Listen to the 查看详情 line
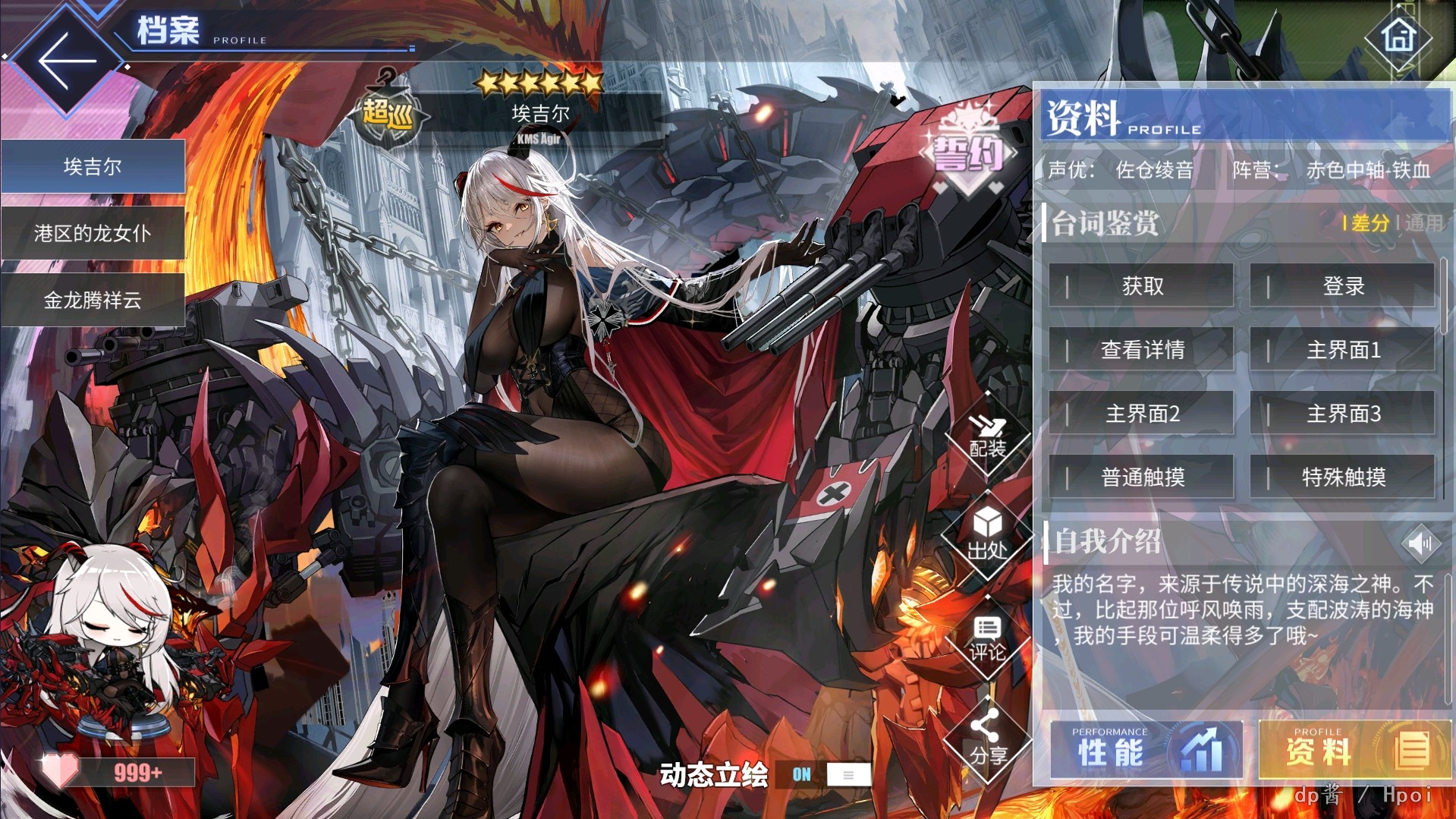The image size is (1456, 819). pos(1141,350)
